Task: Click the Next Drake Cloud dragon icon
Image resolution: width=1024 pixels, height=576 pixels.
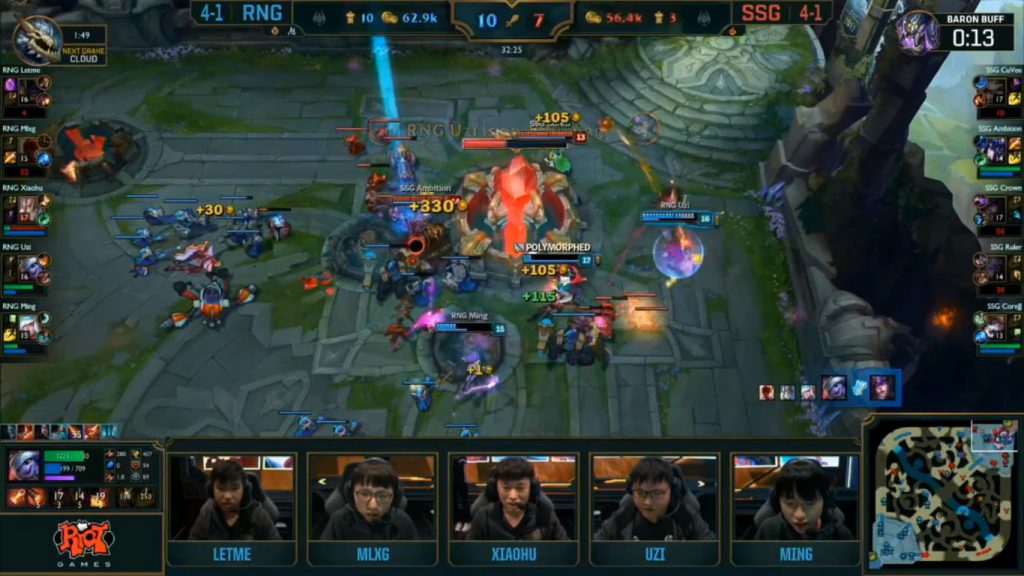Action: point(38,39)
